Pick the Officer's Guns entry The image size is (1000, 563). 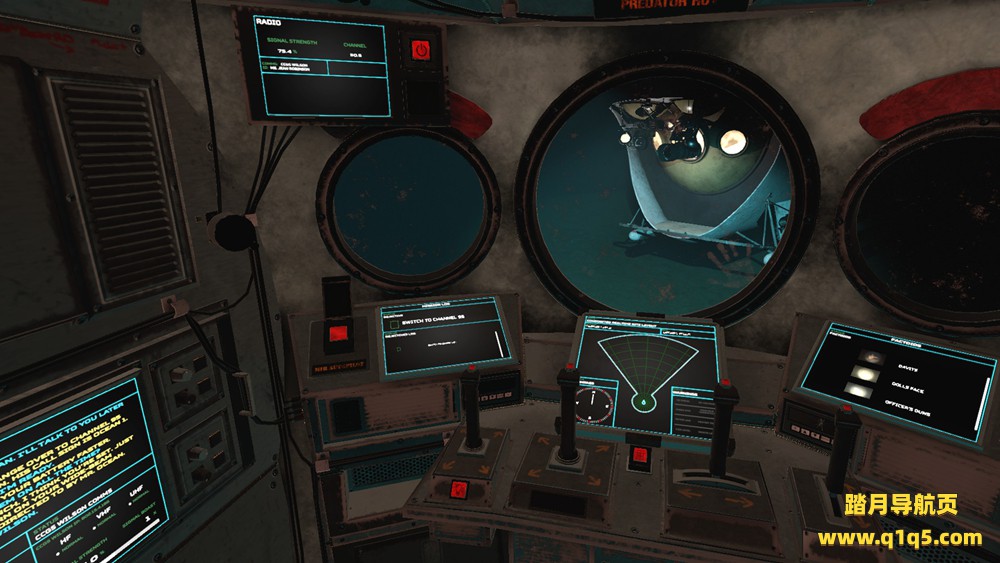906,402
